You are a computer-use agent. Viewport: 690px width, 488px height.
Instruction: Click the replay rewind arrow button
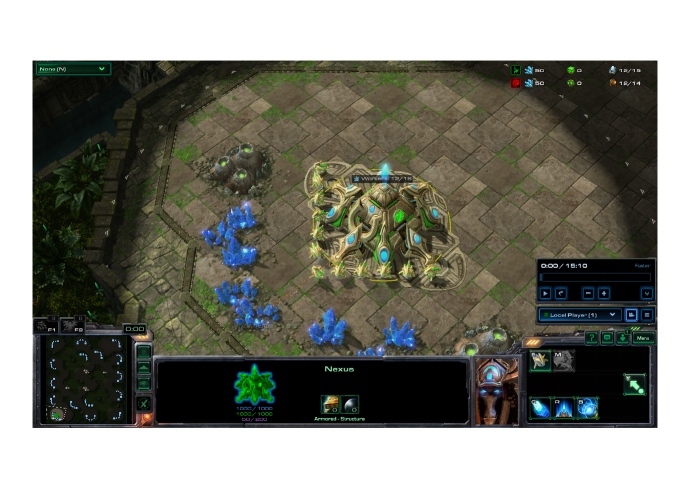561,293
